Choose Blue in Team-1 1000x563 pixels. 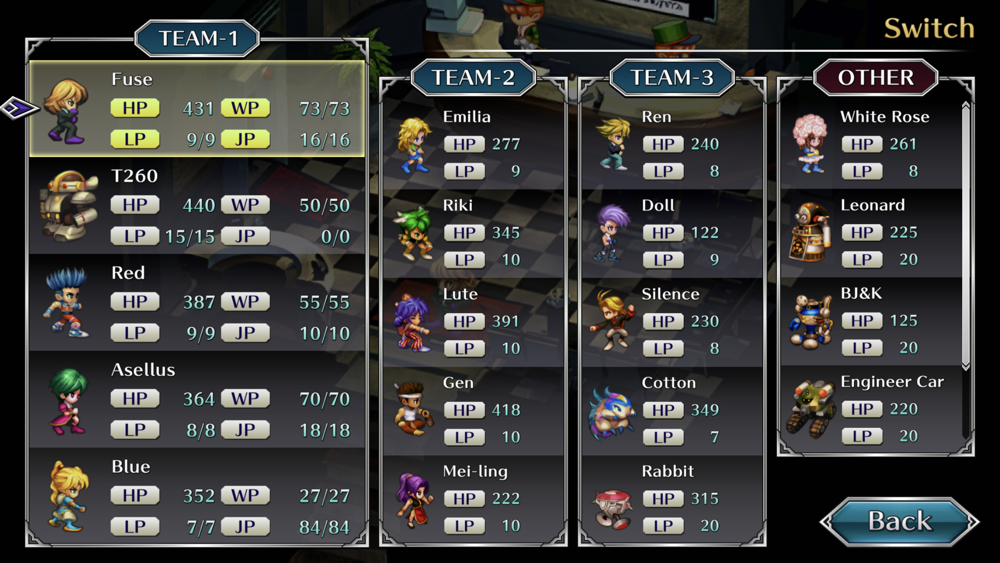198,496
